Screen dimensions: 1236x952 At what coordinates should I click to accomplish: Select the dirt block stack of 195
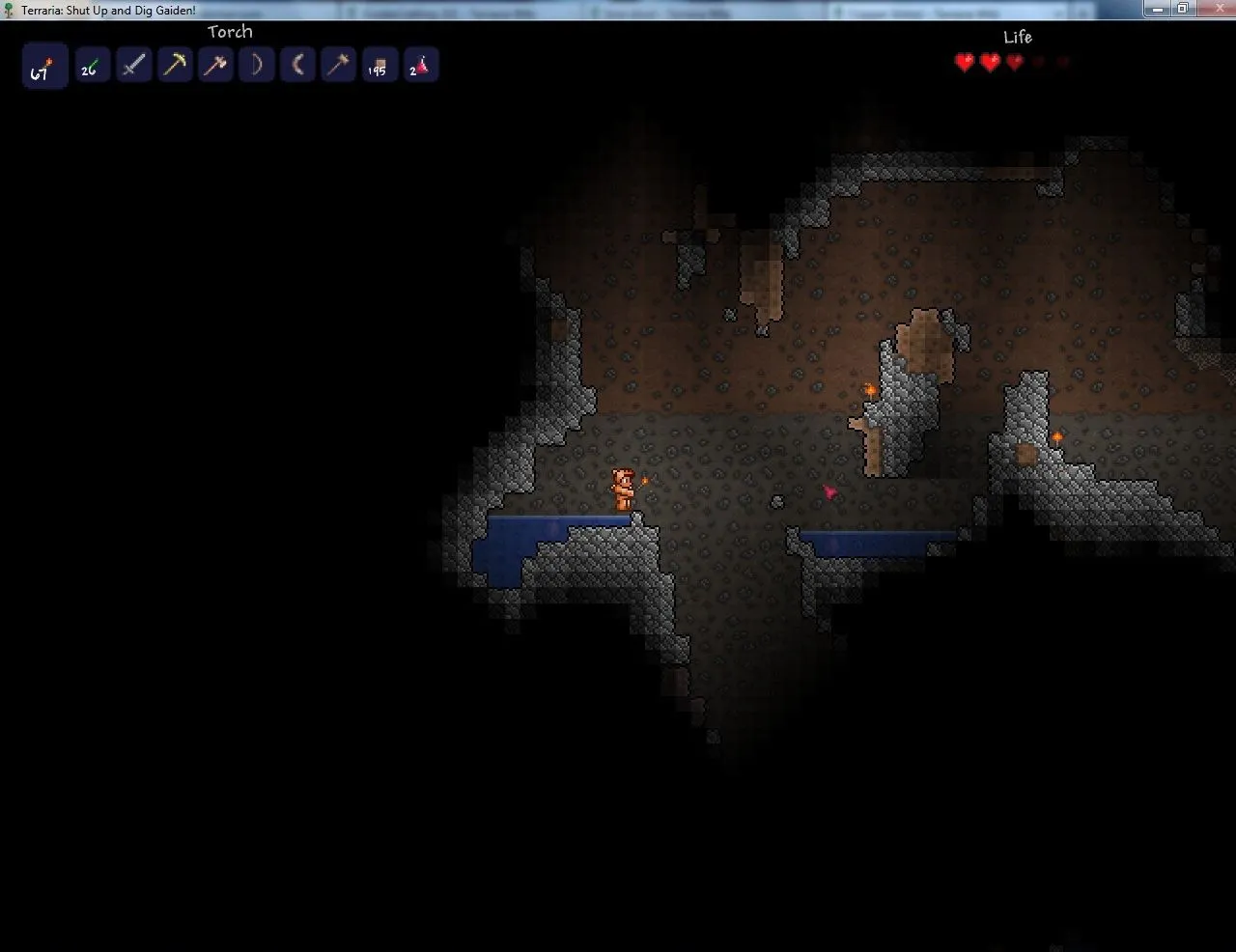coord(379,66)
